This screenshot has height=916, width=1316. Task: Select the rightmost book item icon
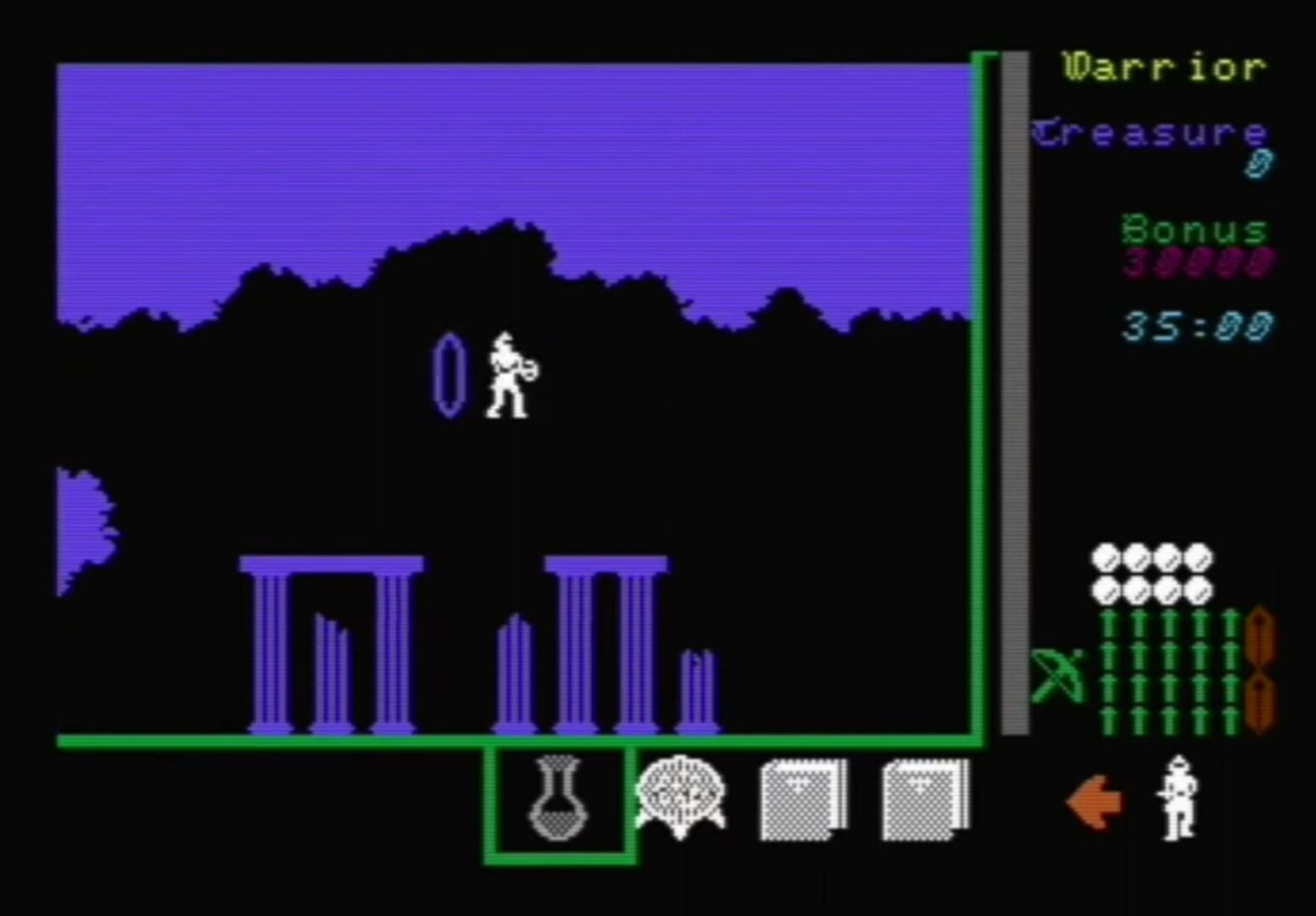[x=923, y=796]
